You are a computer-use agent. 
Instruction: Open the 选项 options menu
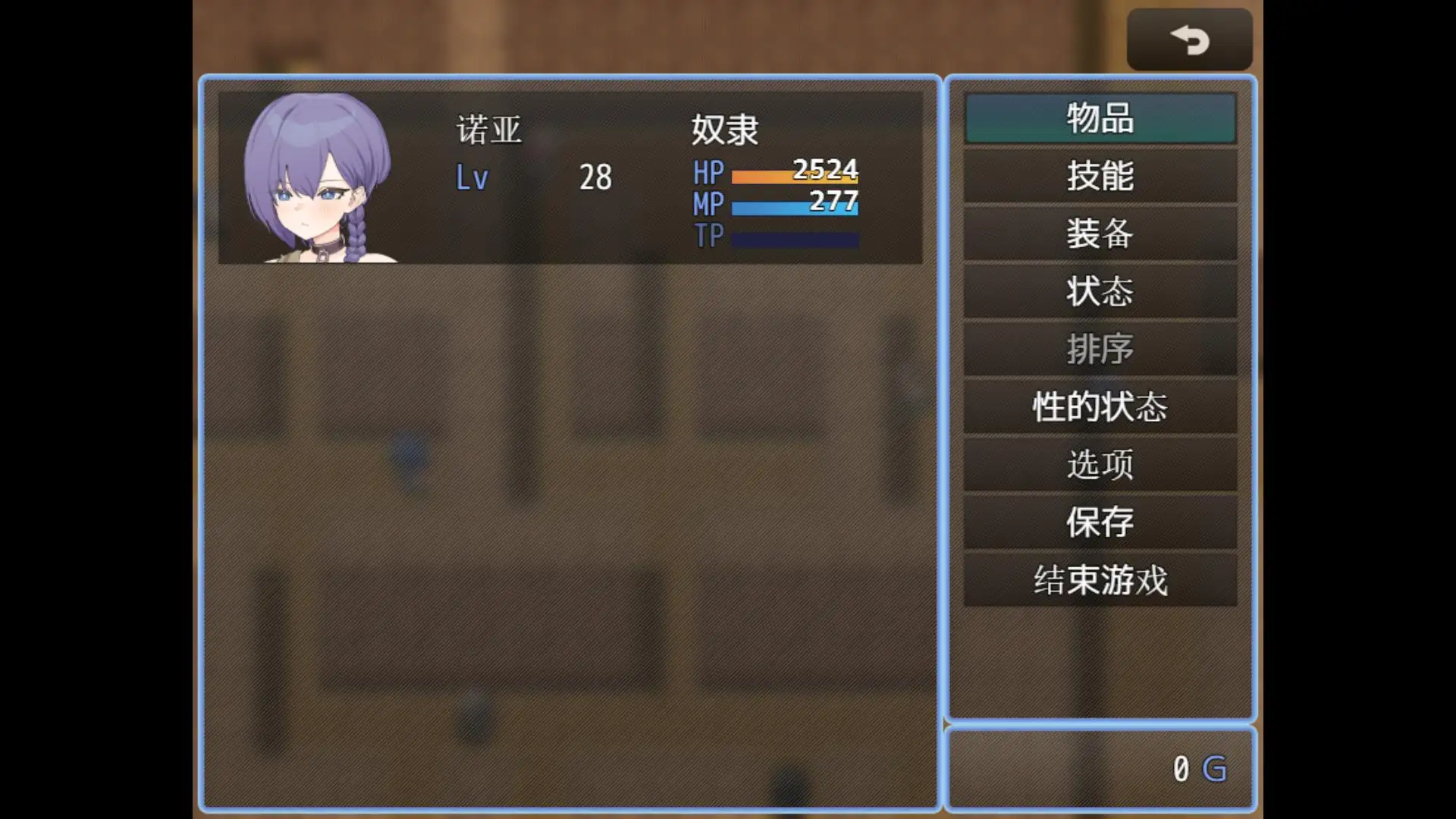[x=1100, y=464]
